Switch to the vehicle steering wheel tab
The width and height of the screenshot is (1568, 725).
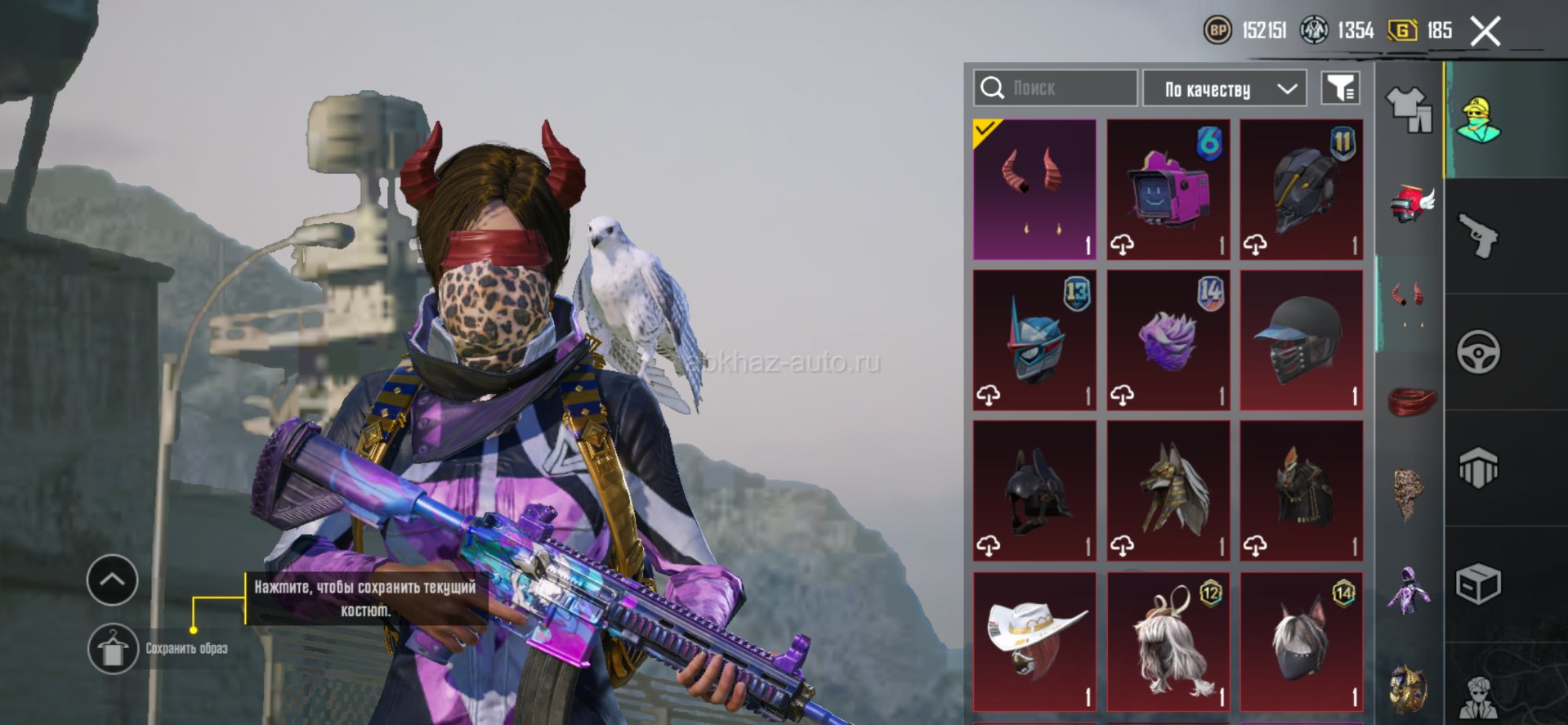point(1478,352)
